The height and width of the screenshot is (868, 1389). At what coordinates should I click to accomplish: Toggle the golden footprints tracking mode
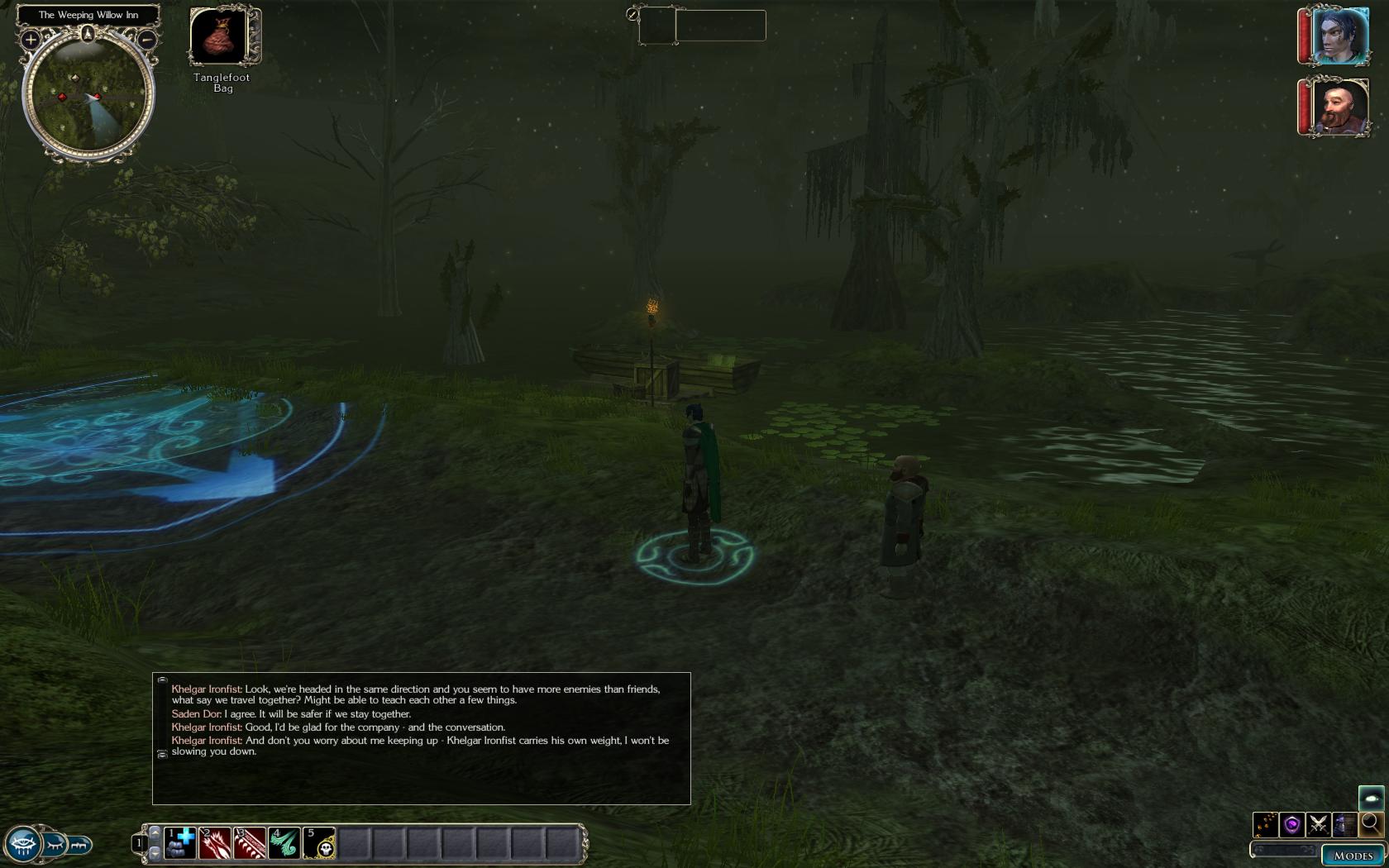(1265, 824)
